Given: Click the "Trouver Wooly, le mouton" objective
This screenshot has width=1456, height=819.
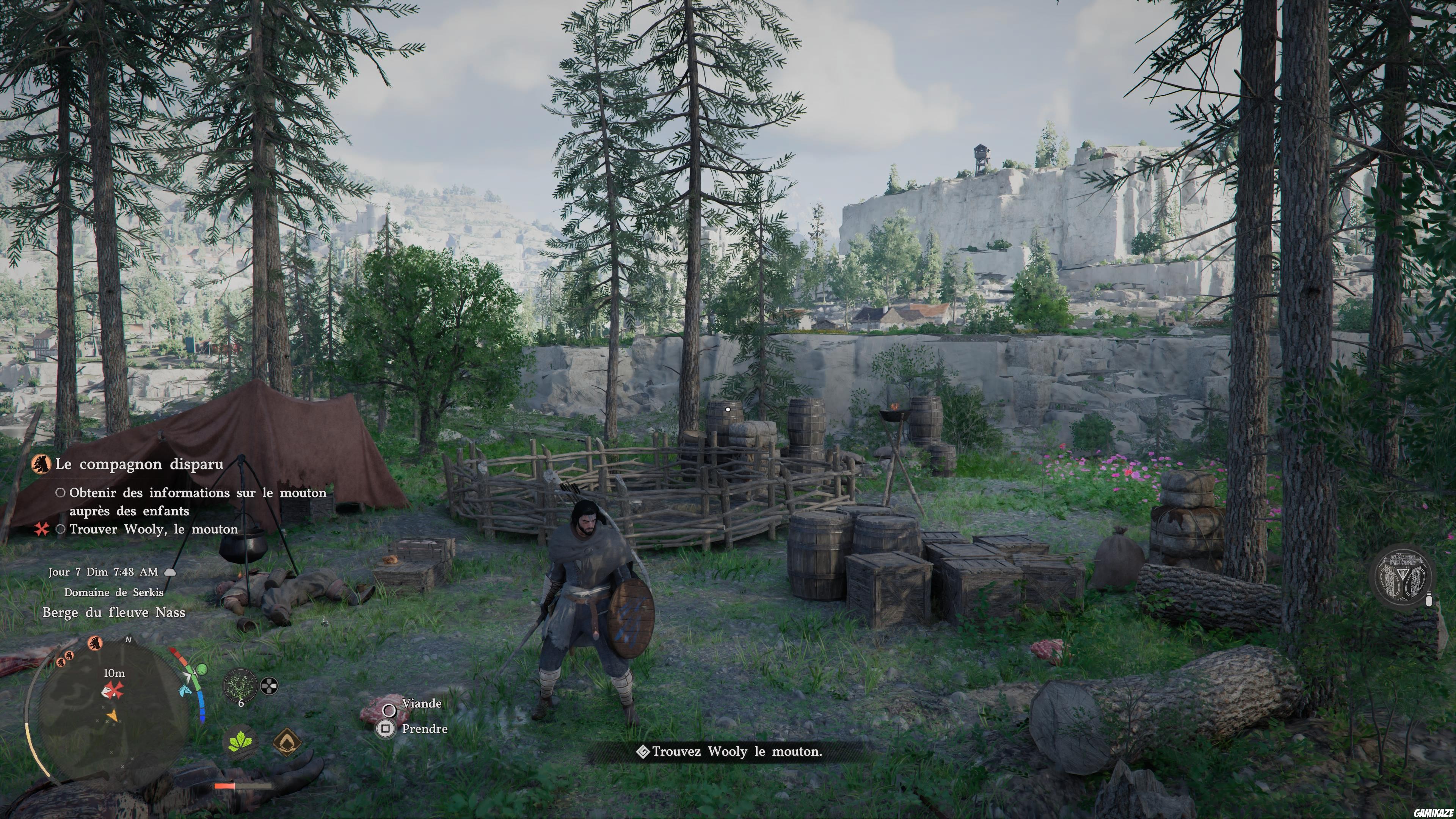Looking at the screenshot, I should 153,529.
